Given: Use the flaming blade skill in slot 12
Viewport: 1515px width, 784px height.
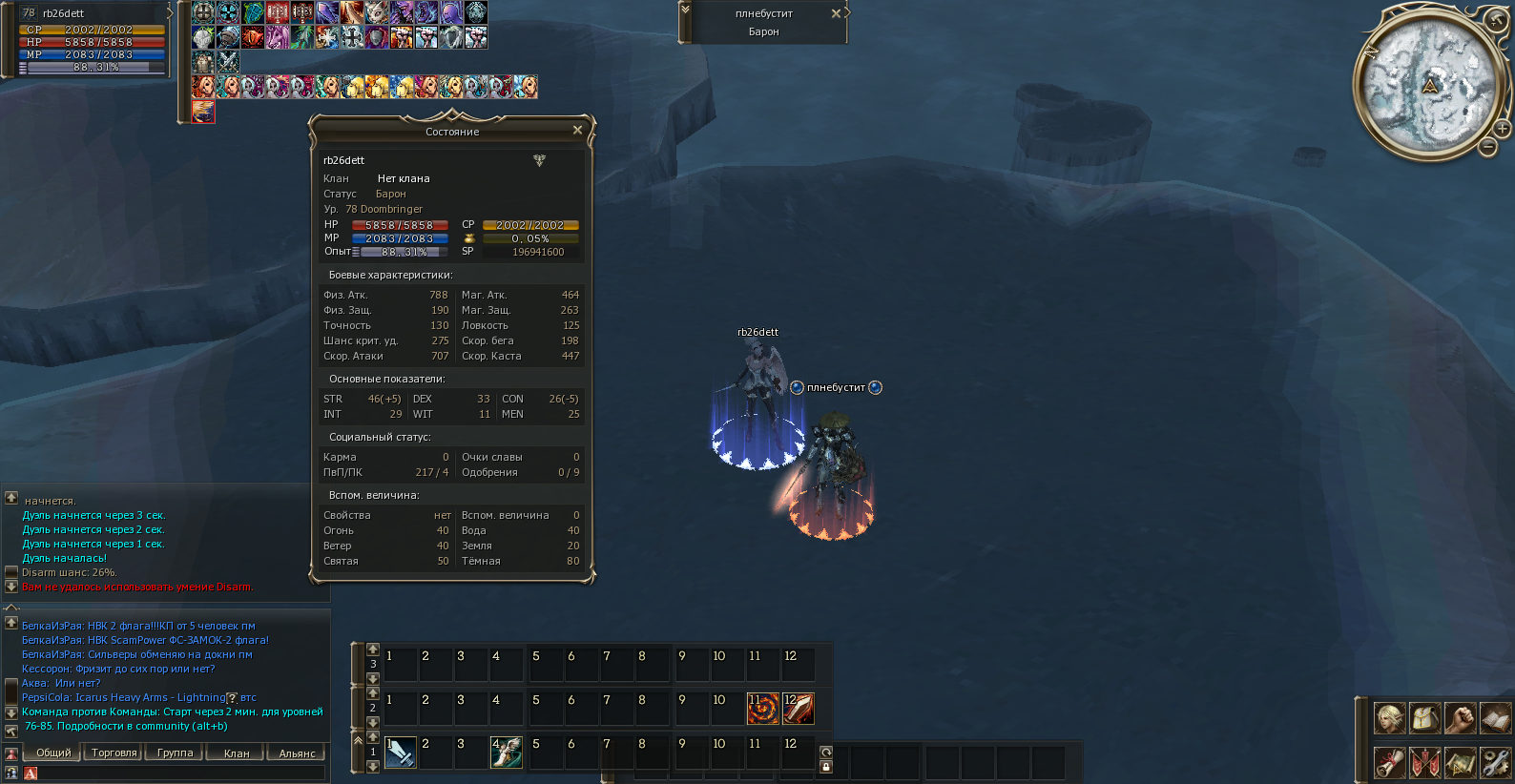Looking at the screenshot, I should (798, 708).
